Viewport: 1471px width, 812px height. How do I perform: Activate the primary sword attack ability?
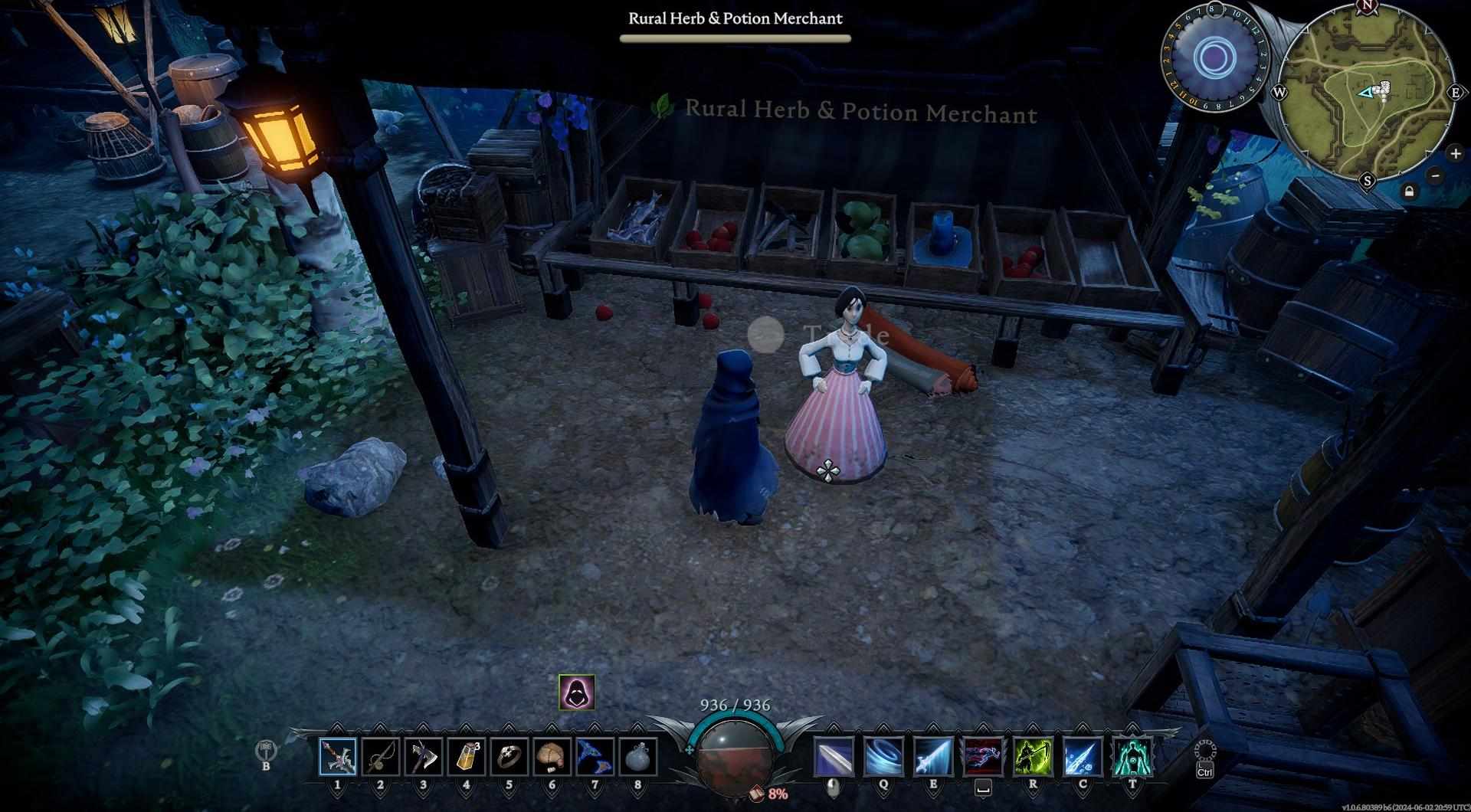tap(834, 758)
